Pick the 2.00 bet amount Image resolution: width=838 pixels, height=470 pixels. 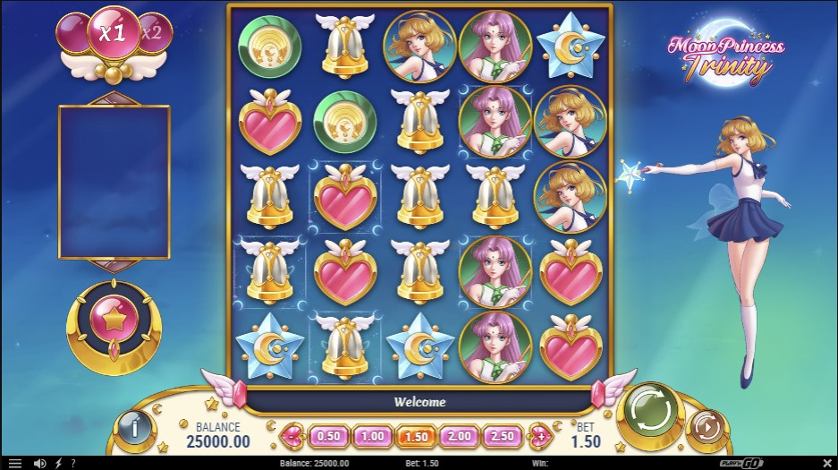coord(459,436)
